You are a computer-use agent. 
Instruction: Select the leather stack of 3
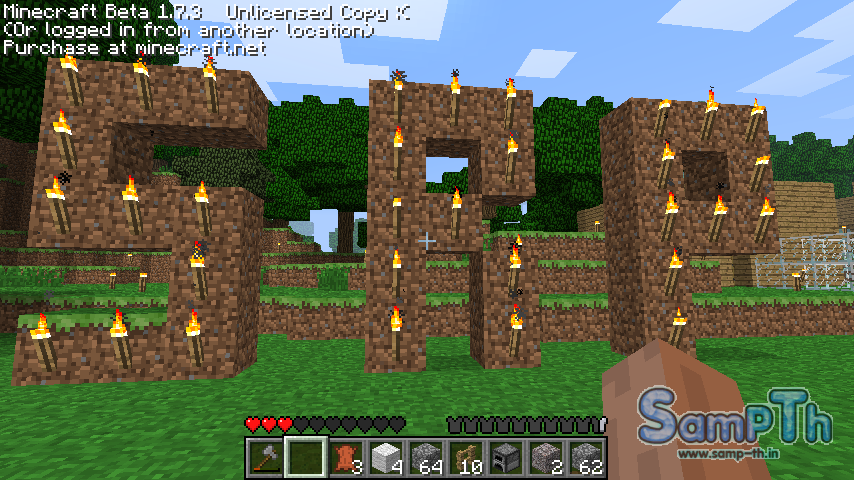tap(346, 458)
